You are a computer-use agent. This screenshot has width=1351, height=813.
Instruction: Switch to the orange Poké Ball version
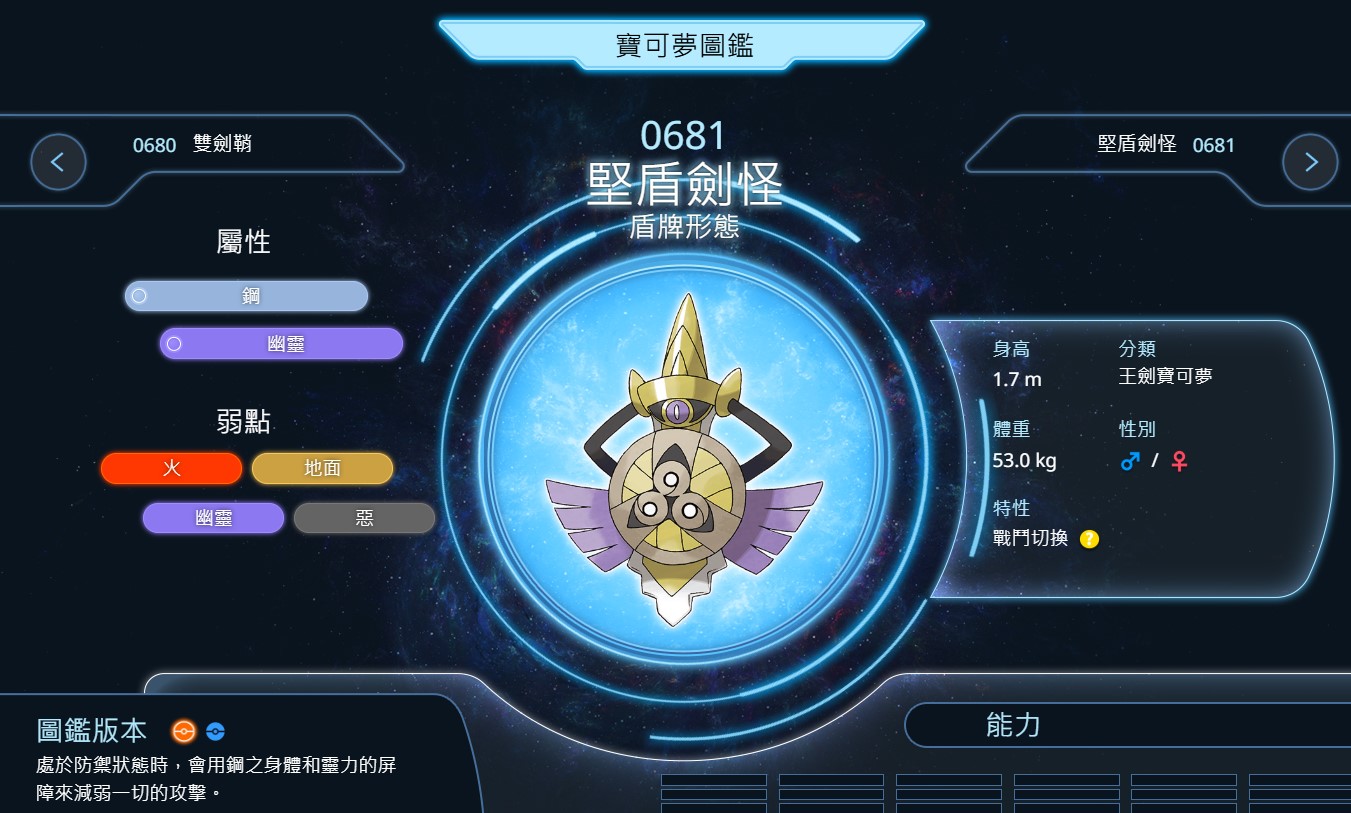[183, 731]
